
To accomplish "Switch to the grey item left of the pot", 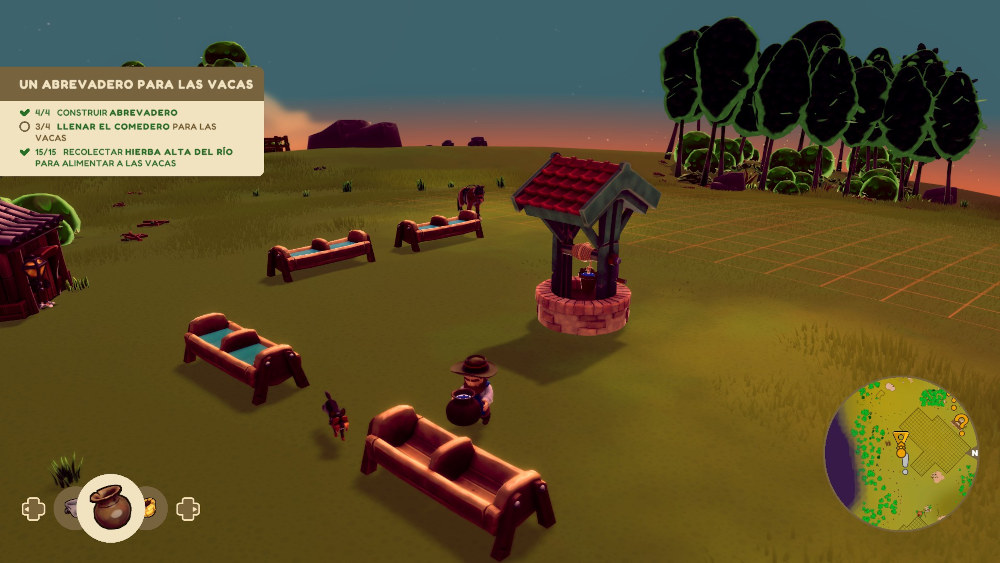I will 70,508.
